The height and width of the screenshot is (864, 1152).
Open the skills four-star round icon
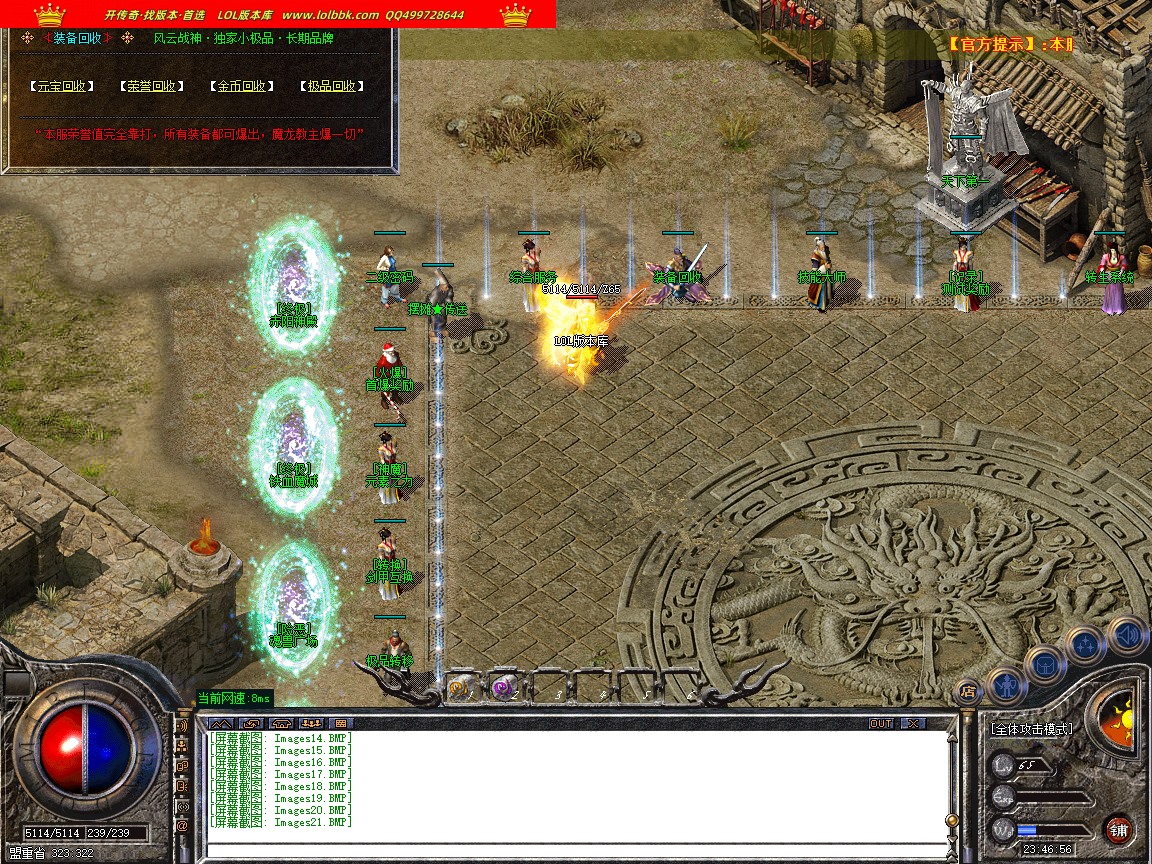coord(1086,645)
